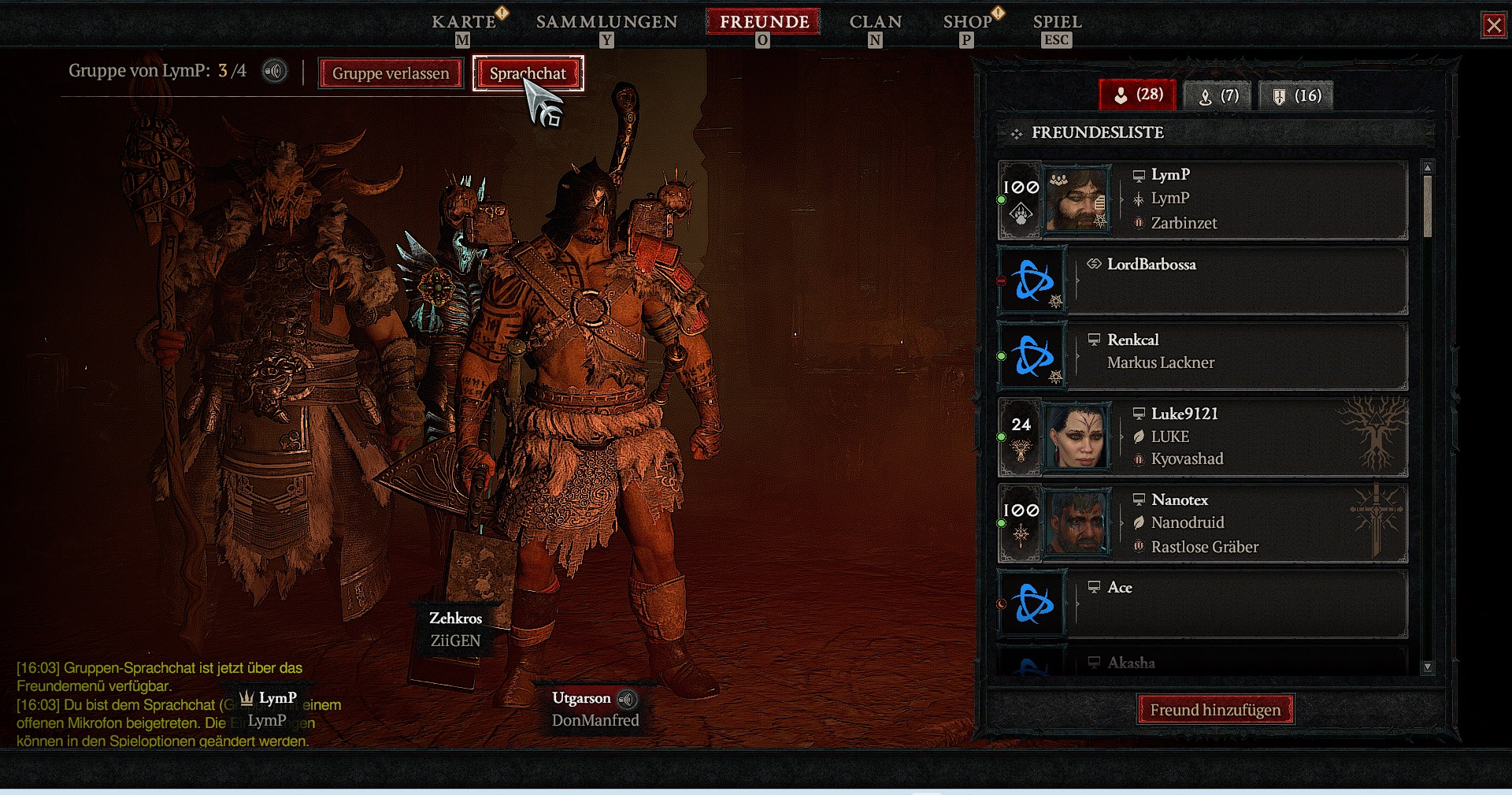Open the filter tab showing 16
Viewport: 1512px width, 795px height.
point(1295,96)
